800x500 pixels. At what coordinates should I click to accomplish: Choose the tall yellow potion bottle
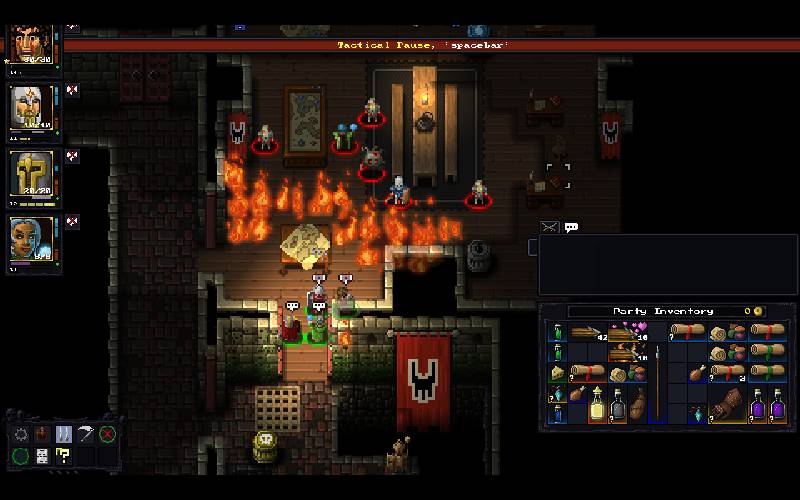597,404
